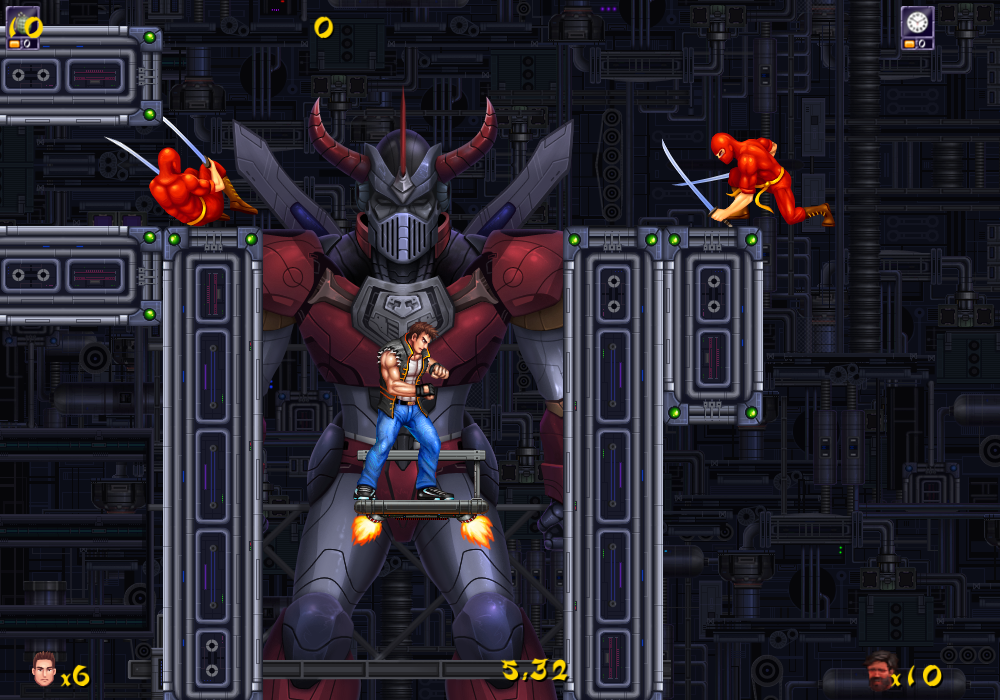Click the brown-haired hero portrait
This screenshot has width=1000, height=700.
coord(43,668)
